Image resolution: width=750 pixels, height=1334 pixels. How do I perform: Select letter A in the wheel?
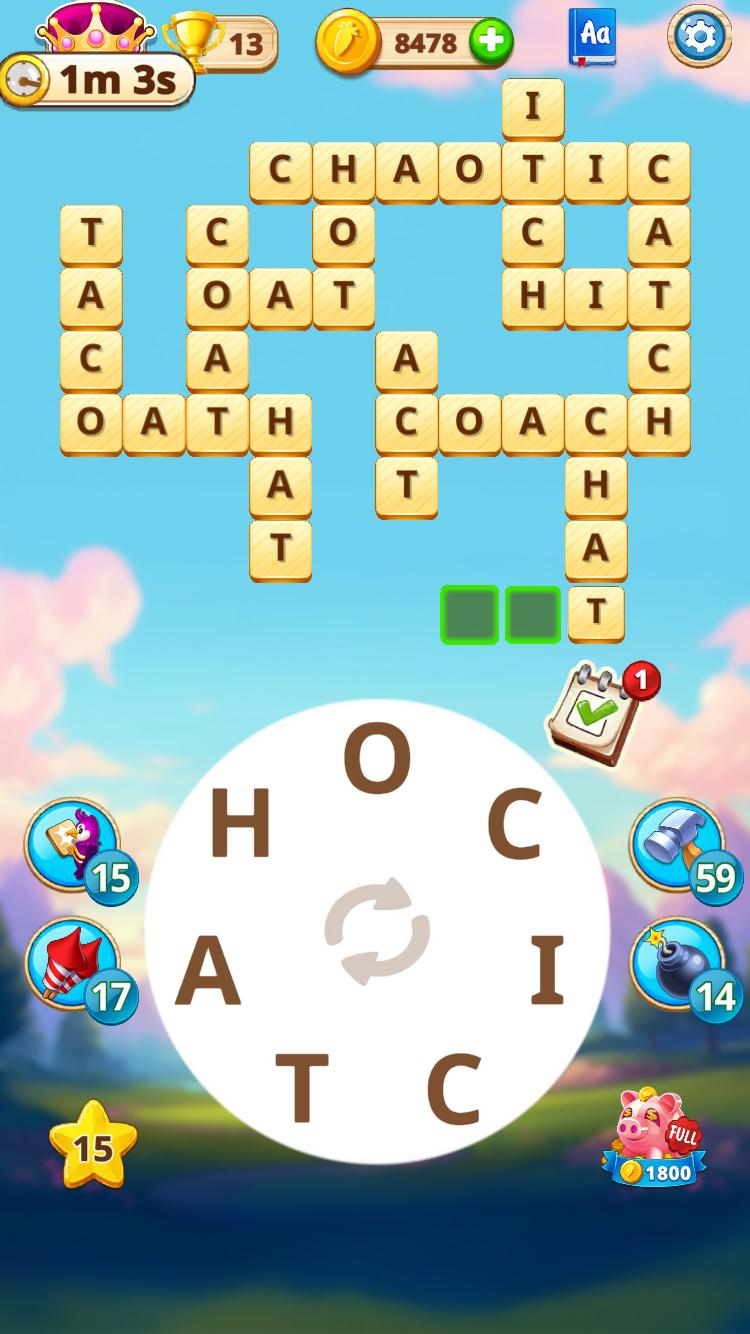pos(209,973)
